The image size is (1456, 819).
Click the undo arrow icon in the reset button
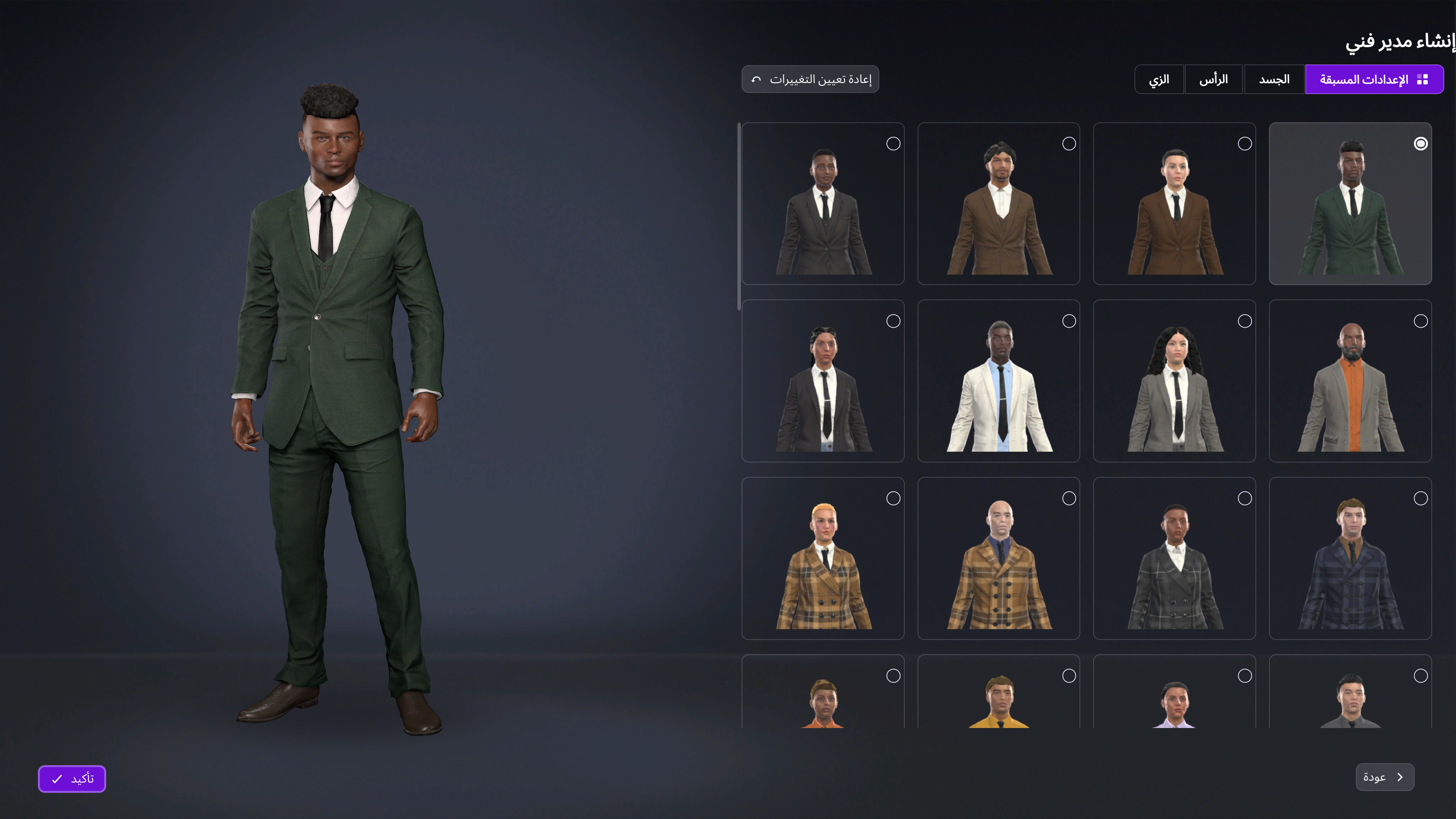[x=756, y=79]
